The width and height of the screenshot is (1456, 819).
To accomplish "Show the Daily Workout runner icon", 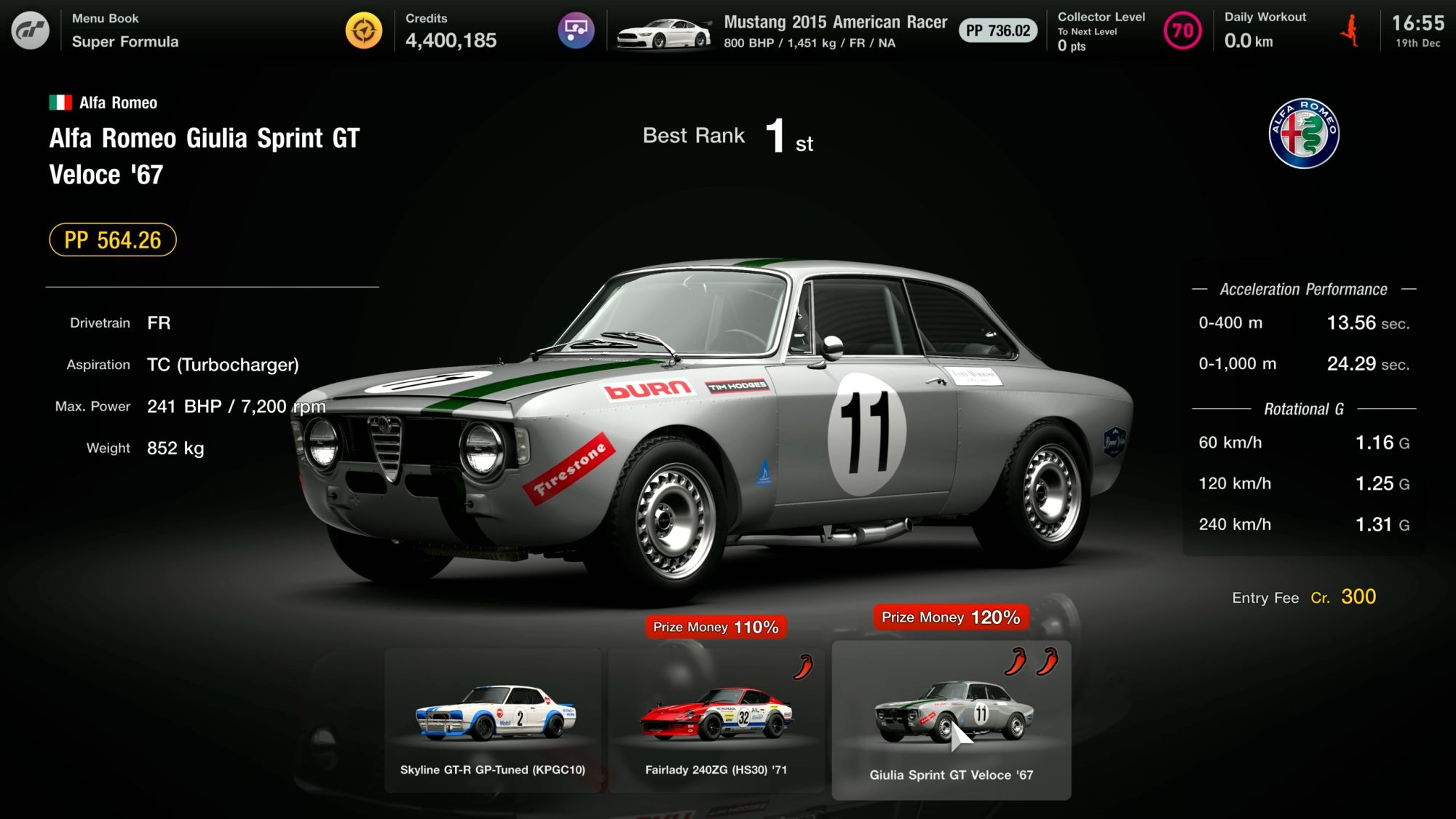I will coord(1350,31).
